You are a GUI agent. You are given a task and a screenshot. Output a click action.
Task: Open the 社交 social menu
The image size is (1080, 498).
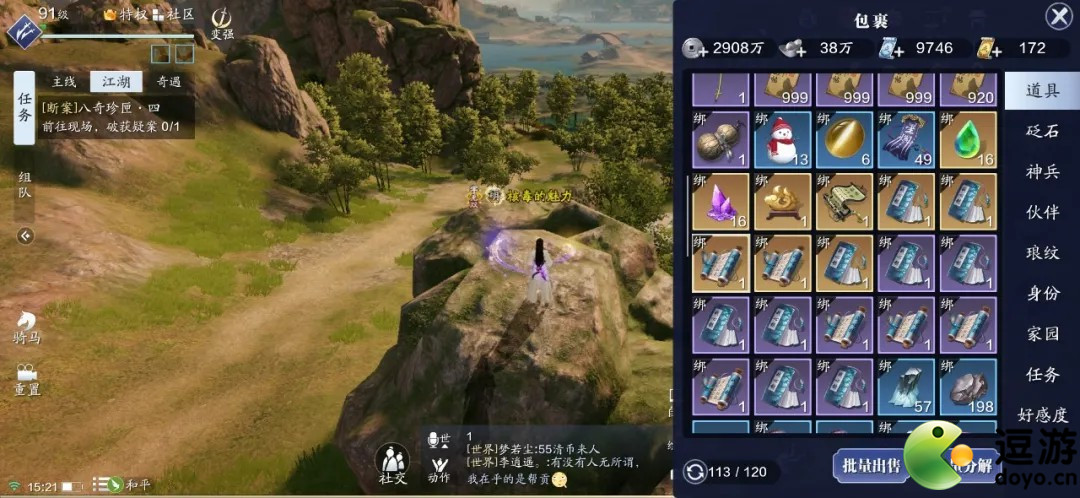pos(392,464)
